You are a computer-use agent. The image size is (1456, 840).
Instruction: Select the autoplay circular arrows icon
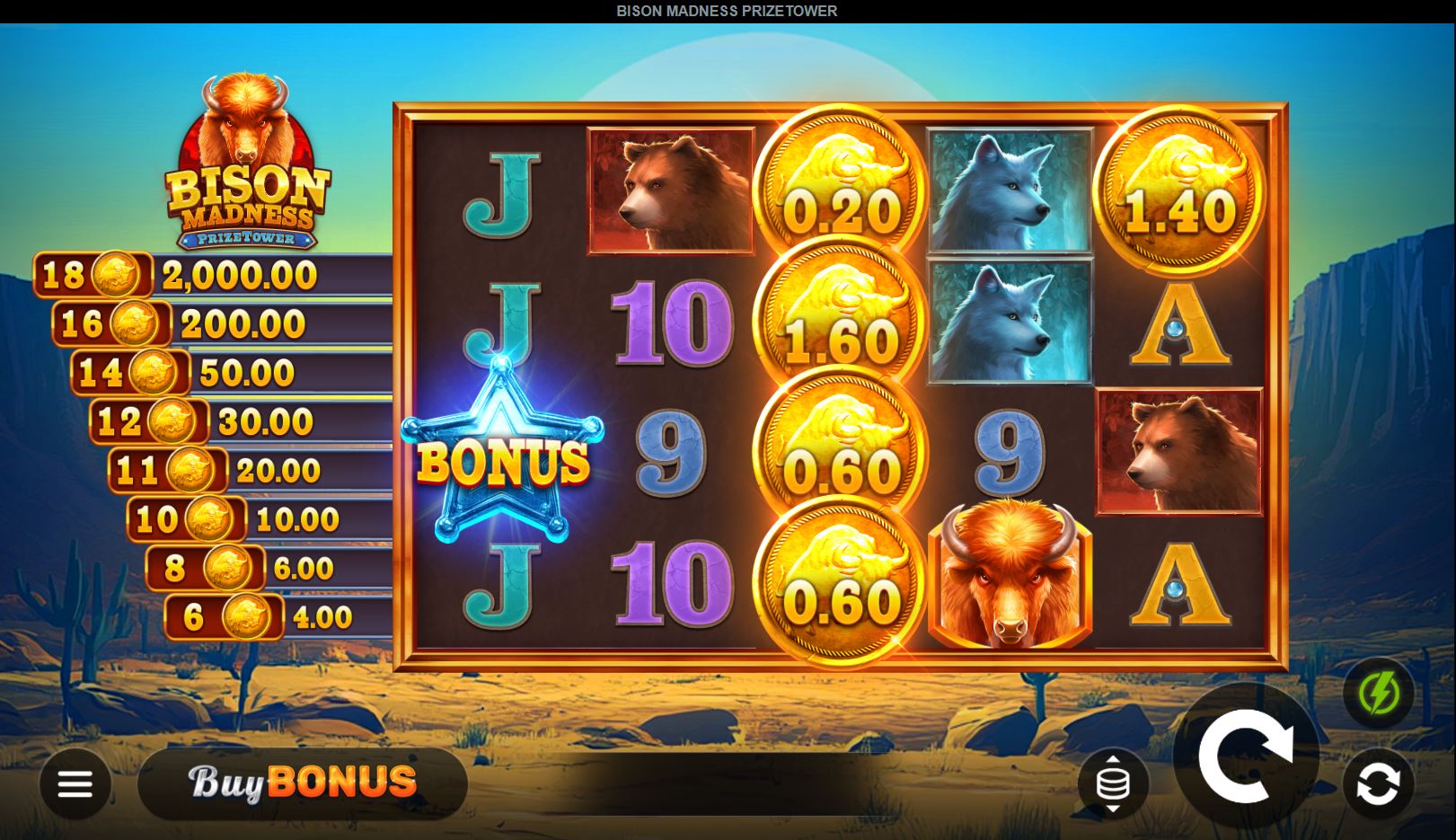click(1381, 783)
